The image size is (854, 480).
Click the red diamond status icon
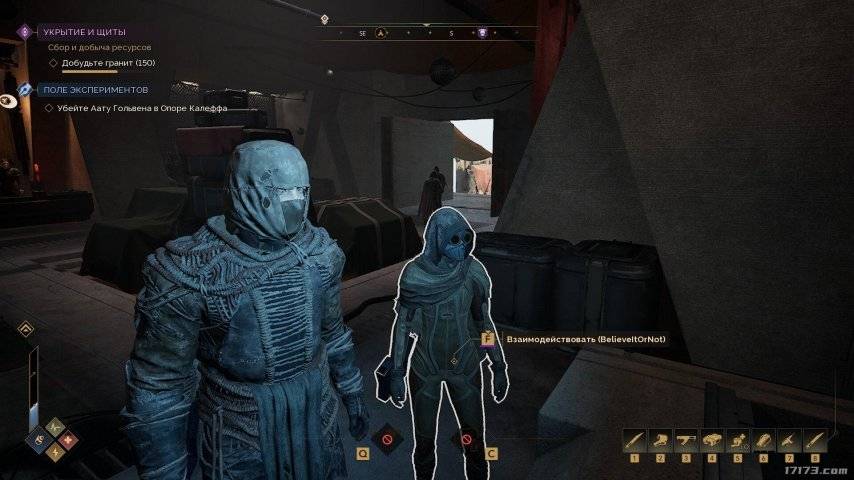pos(68,439)
